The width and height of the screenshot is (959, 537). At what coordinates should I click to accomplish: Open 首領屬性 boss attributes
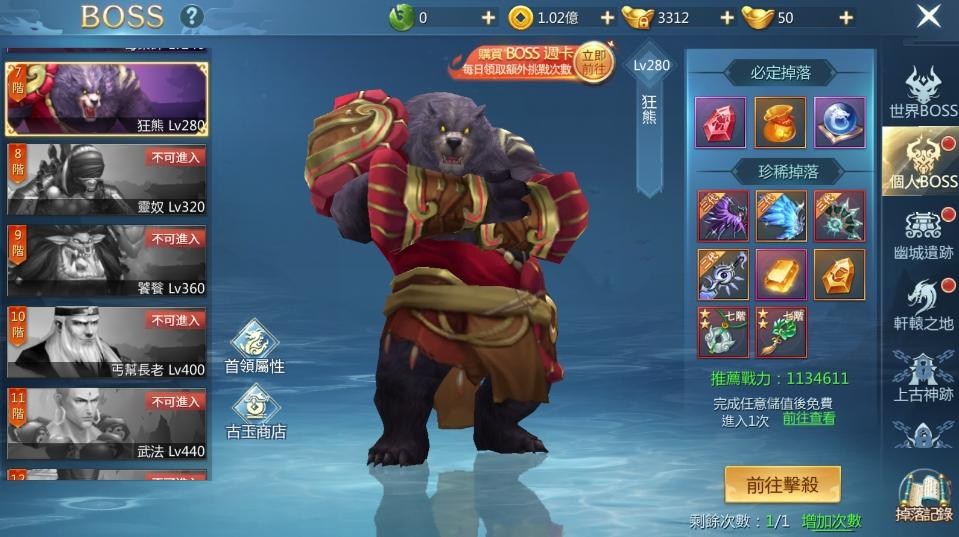point(255,347)
